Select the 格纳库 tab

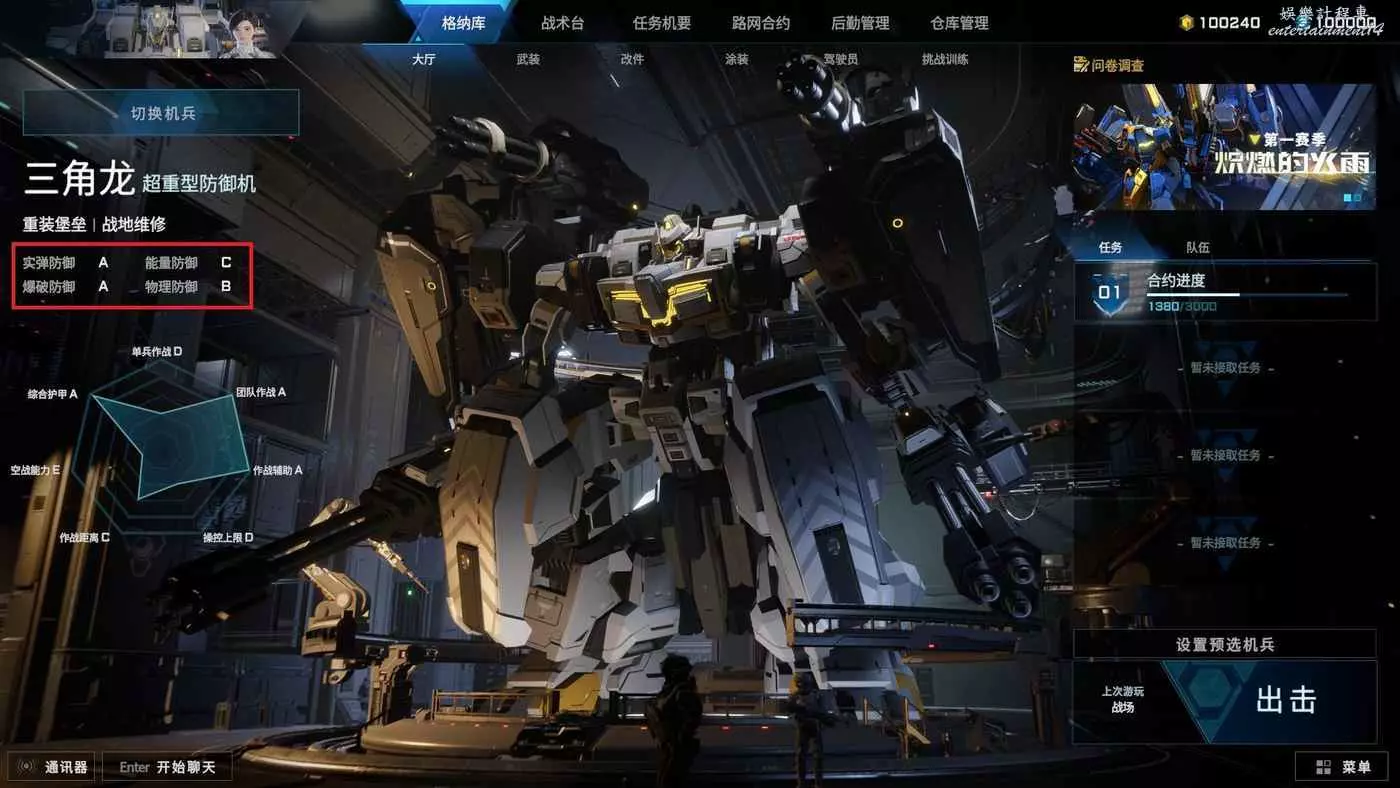tap(463, 23)
